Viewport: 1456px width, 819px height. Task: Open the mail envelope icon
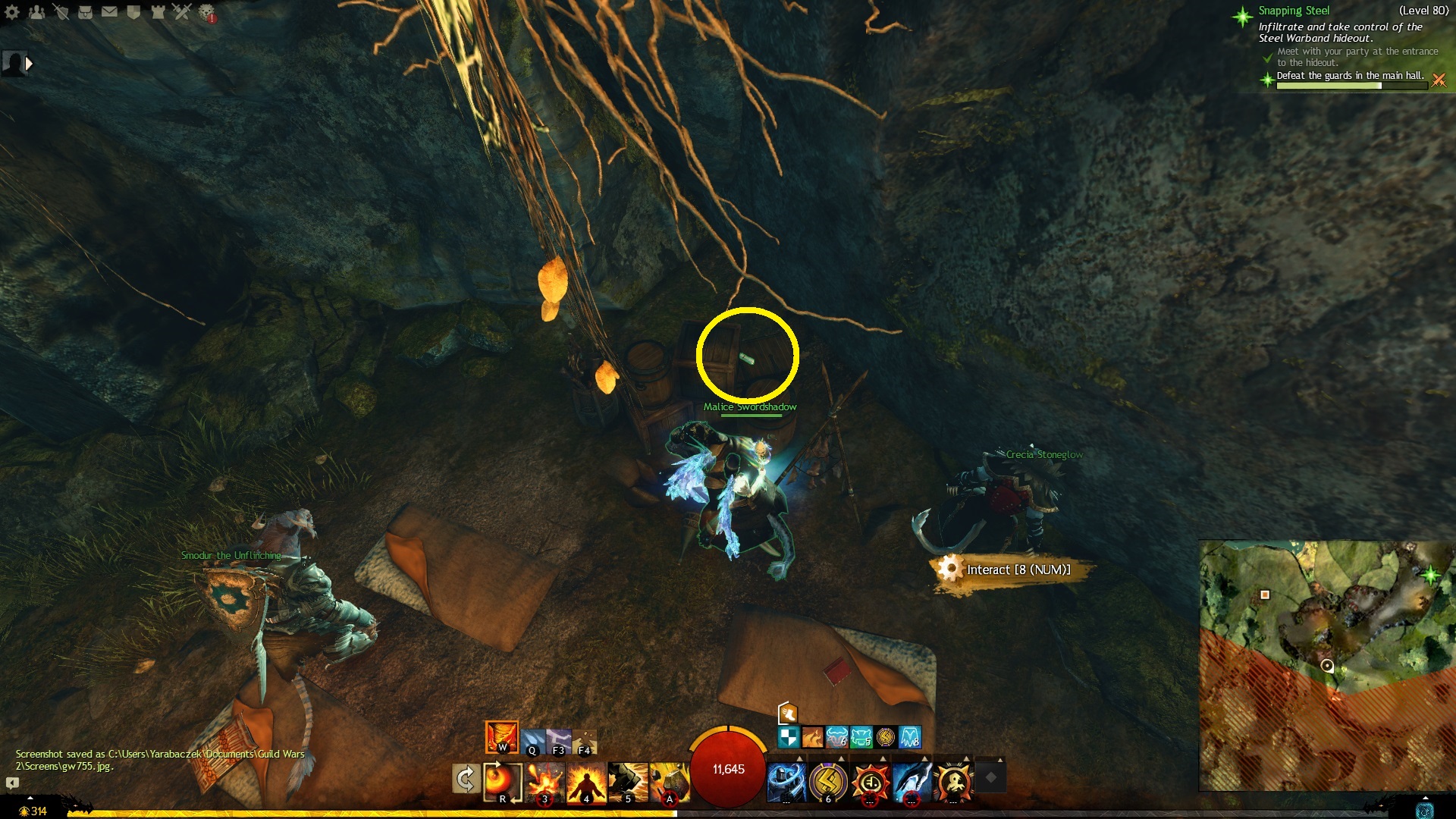(109, 12)
